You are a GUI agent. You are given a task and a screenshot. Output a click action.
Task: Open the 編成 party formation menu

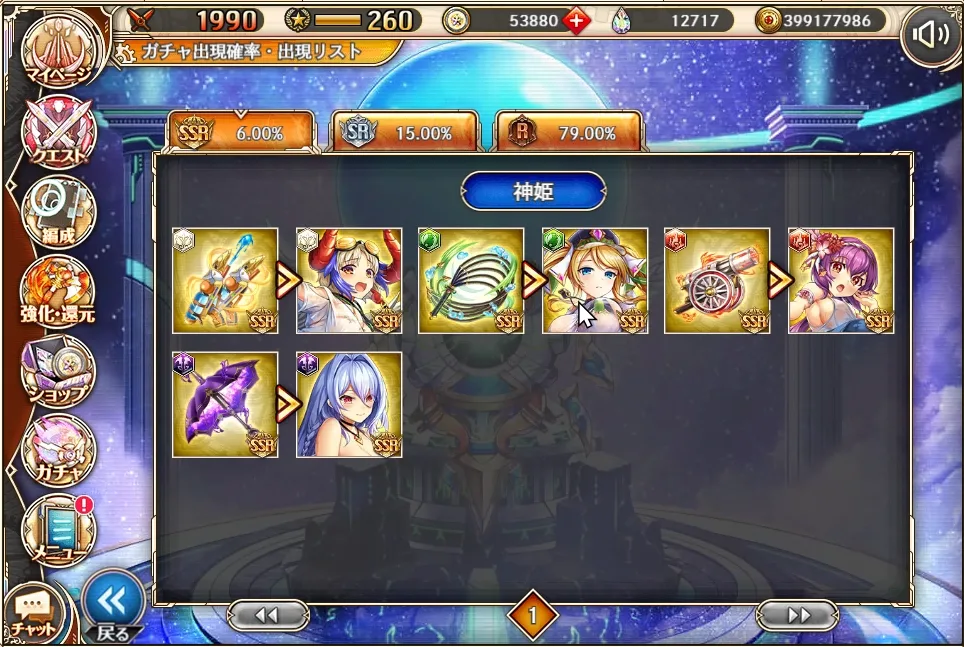(60, 213)
